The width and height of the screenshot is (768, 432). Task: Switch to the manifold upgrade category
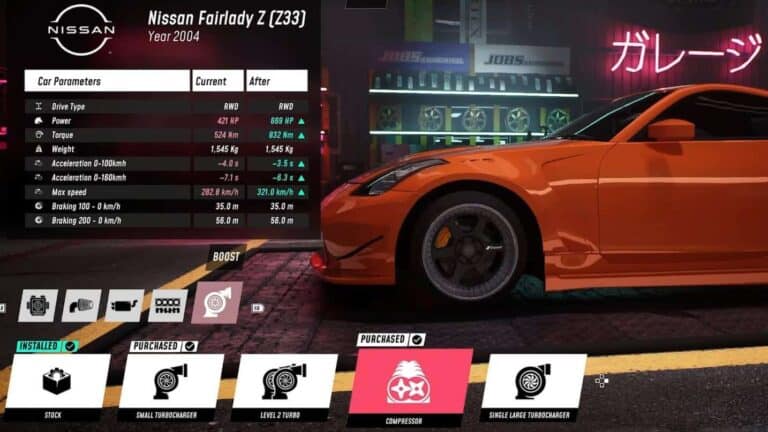pyautogui.click(x=167, y=304)
